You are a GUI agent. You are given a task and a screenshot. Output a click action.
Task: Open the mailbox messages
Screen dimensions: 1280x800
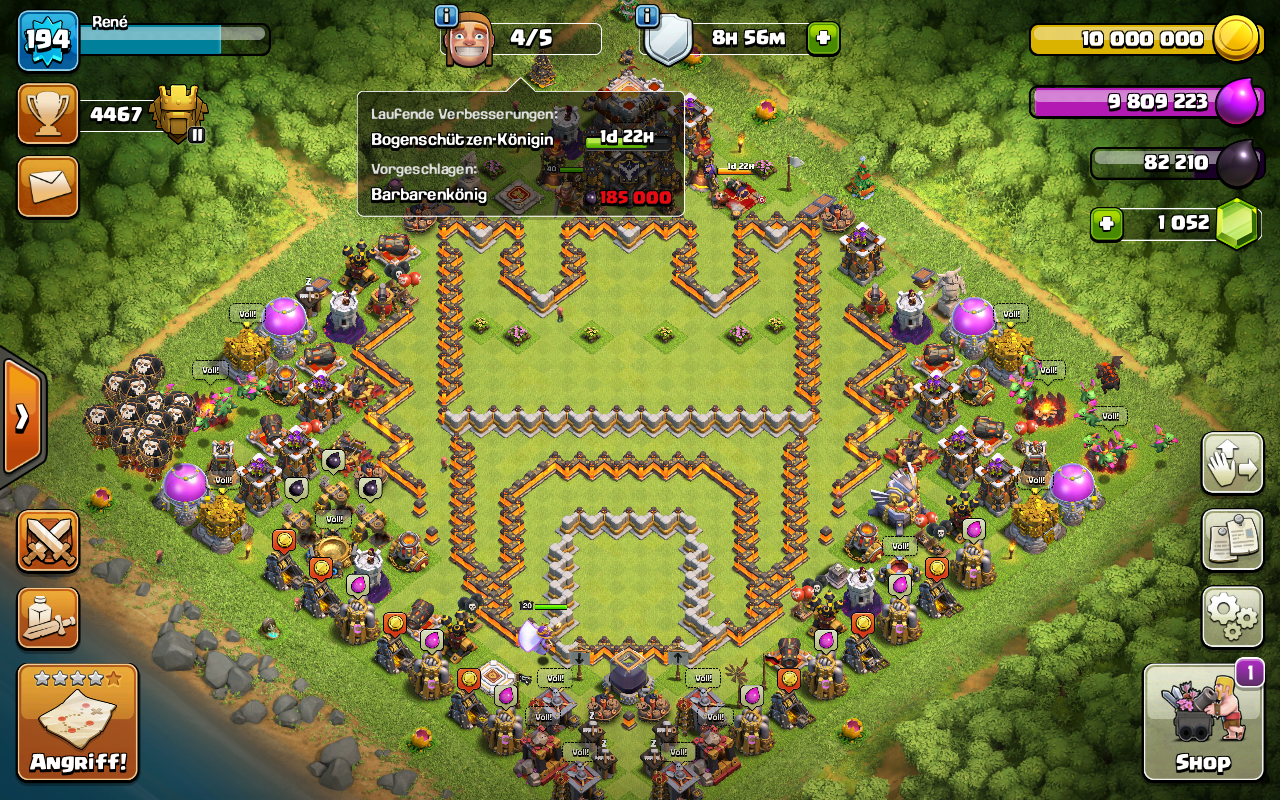pyautogui.click(x=47, y=186)
